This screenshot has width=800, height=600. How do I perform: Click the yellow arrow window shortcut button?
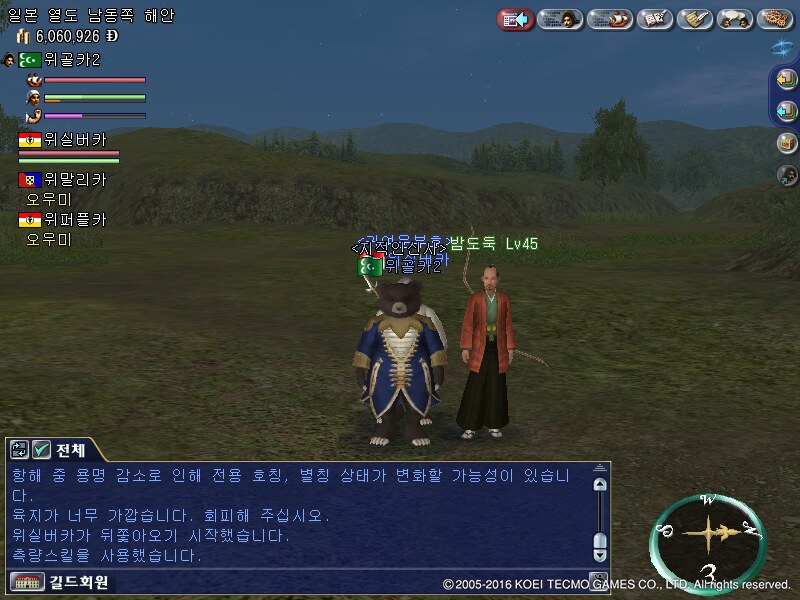tap(786, 79)
